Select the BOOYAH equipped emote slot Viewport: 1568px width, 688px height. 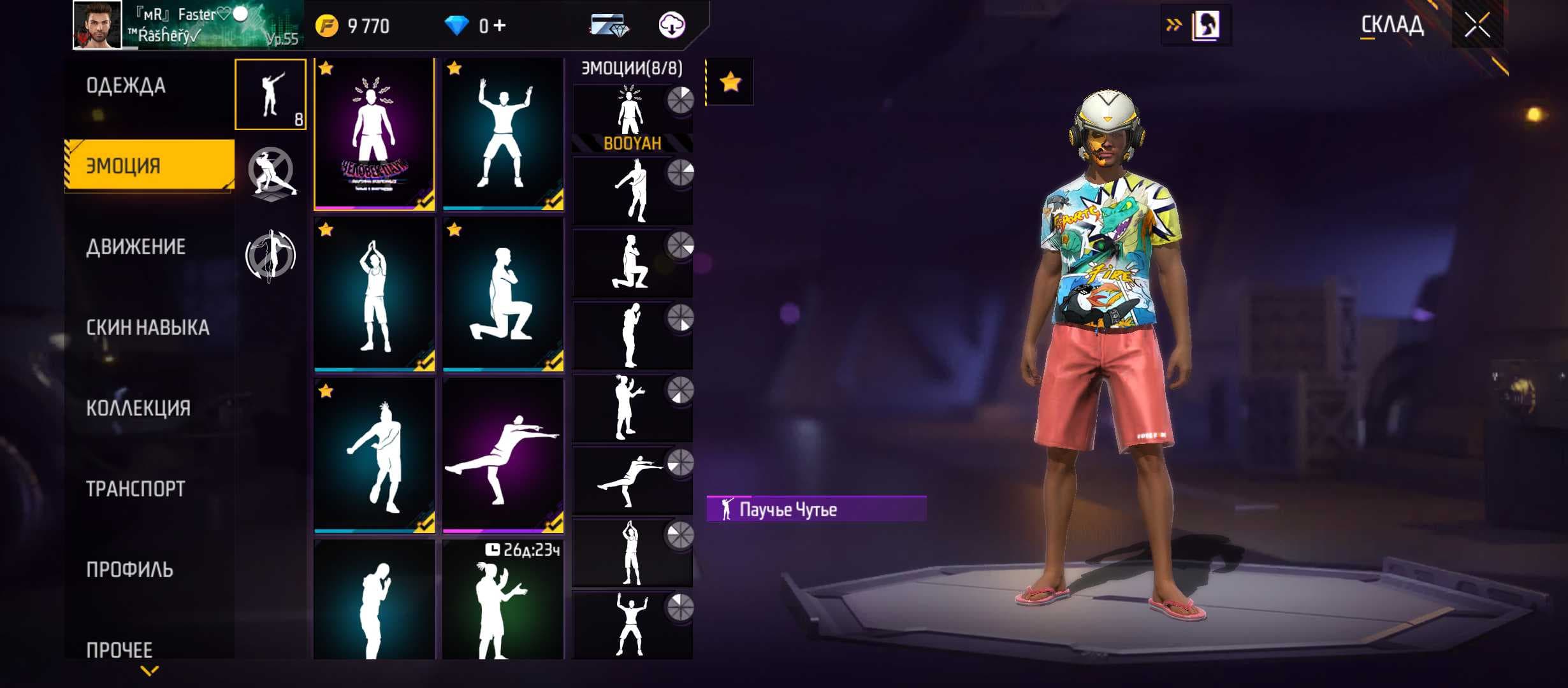click(632, 119)
